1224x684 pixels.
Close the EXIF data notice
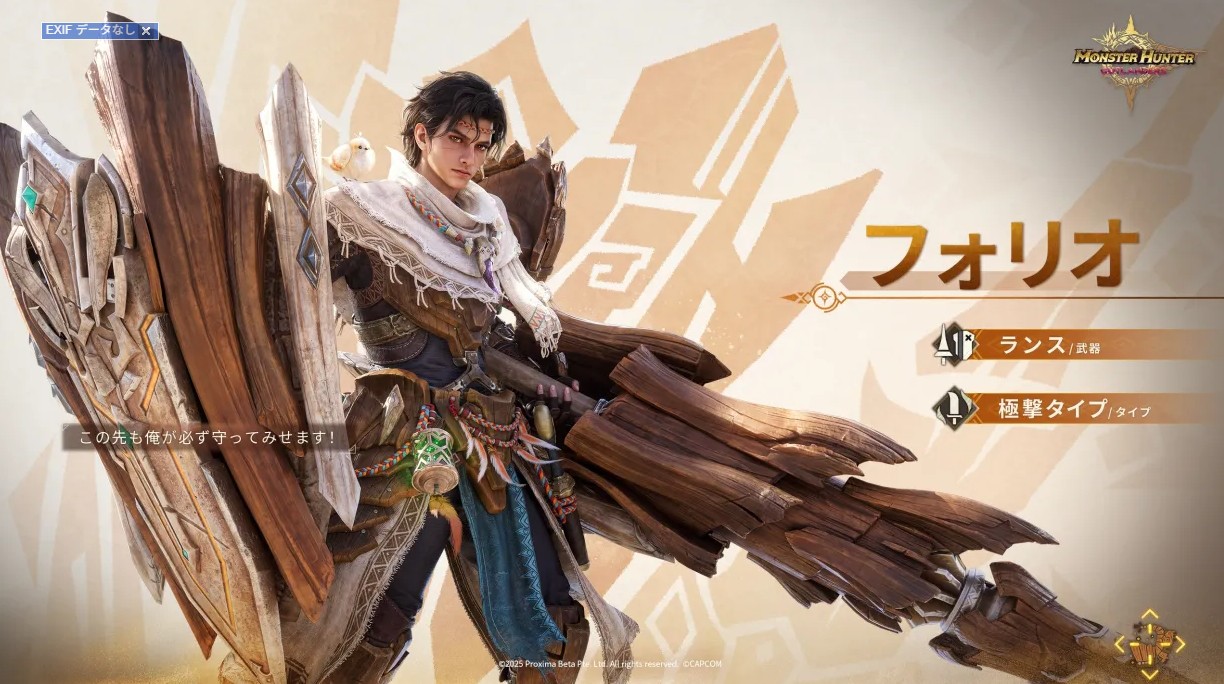tap(146, 31)
